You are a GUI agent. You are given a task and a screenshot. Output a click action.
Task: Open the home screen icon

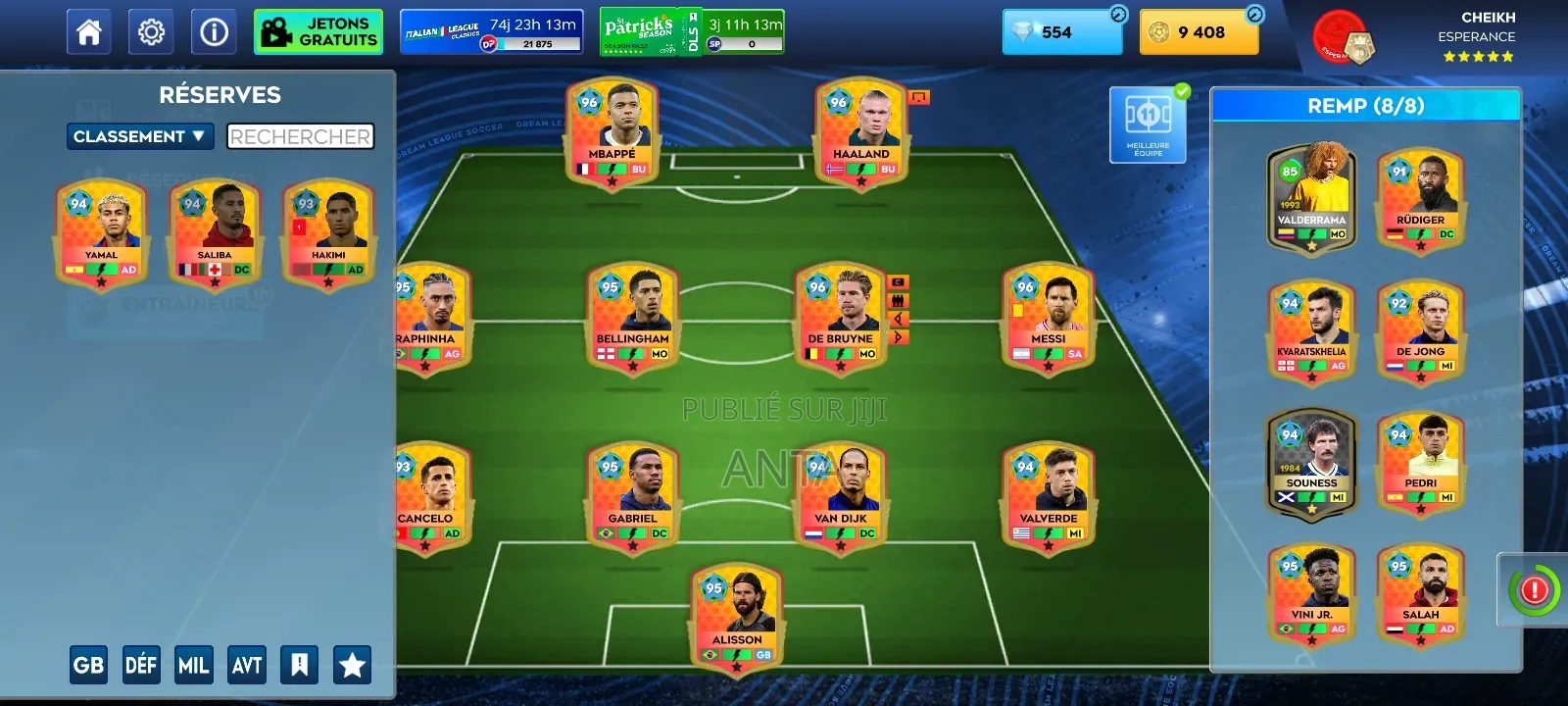point(89,30)
